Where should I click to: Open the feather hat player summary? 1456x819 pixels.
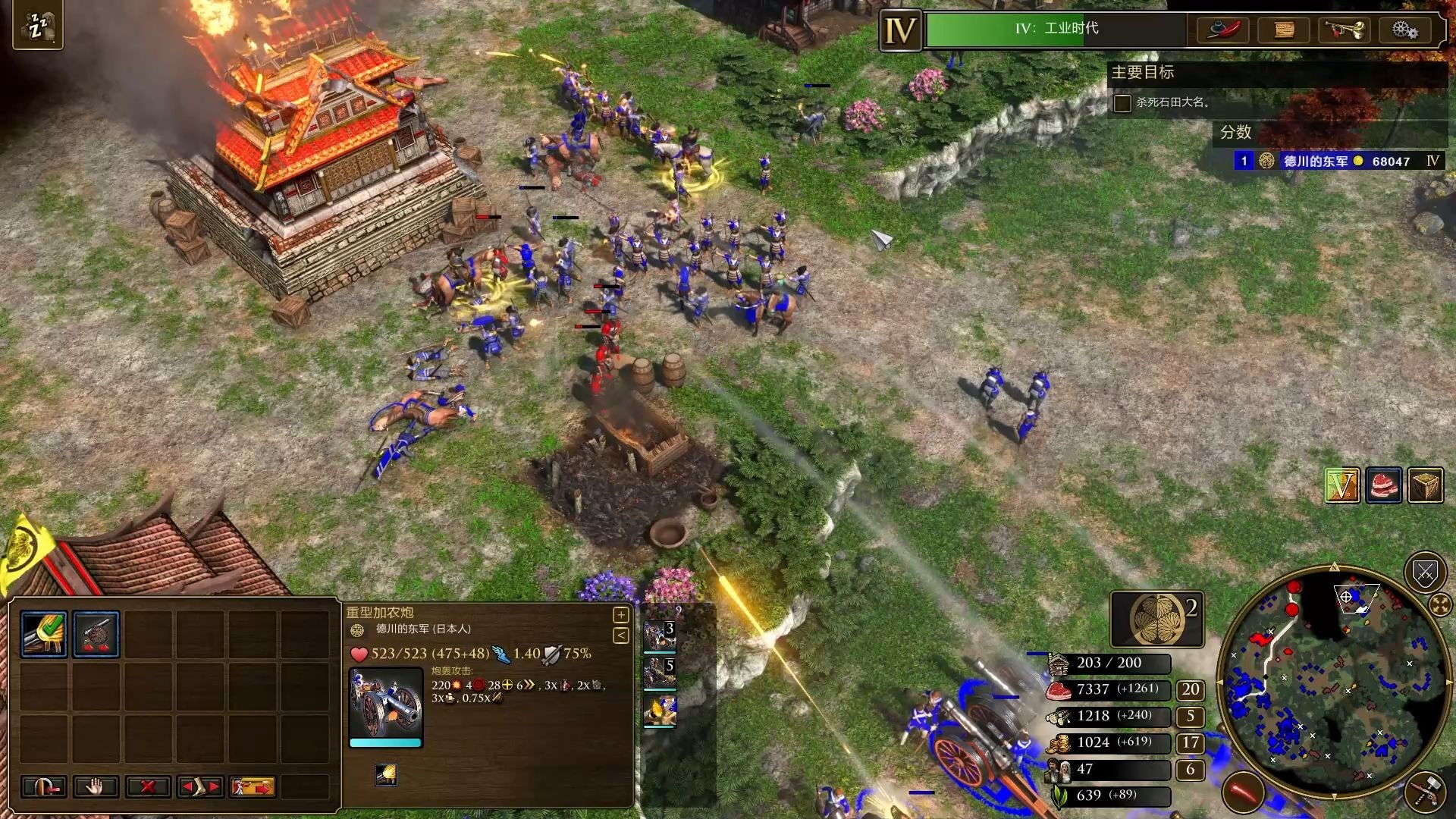click(1223, 30)
